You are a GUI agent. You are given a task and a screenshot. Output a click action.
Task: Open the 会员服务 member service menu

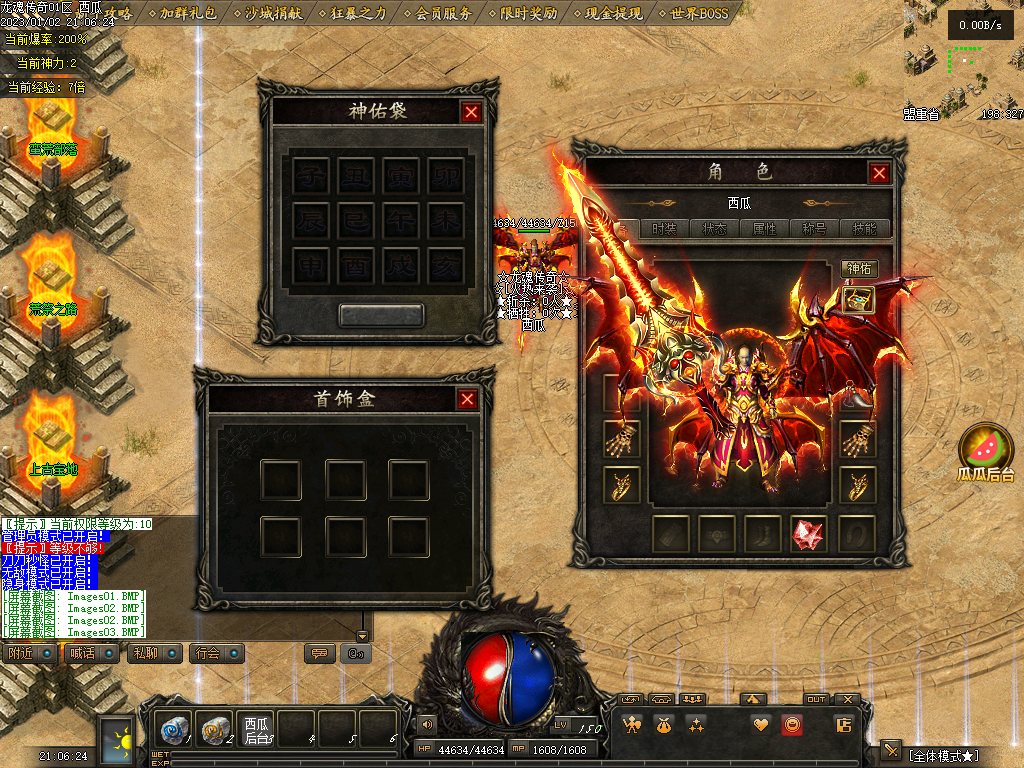click(x=438, y=13)
